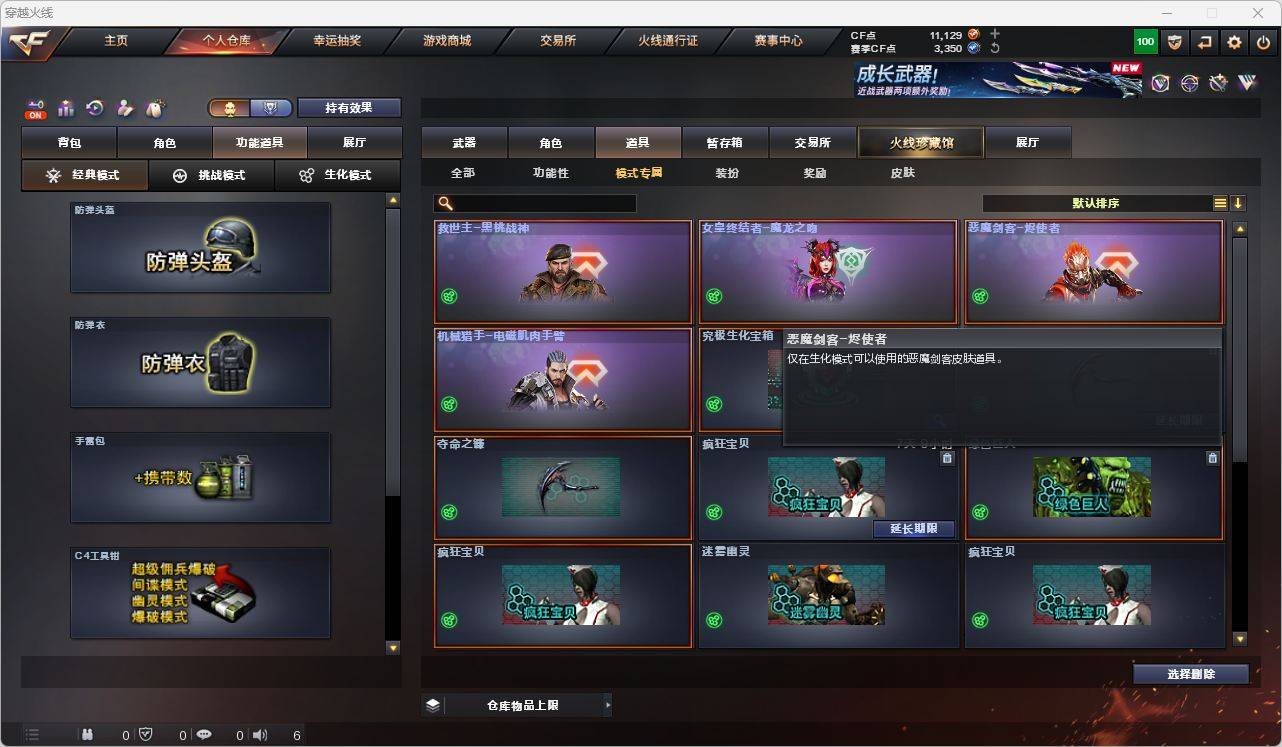Click the shield badge icon next to 100

tap(1174, 42)
